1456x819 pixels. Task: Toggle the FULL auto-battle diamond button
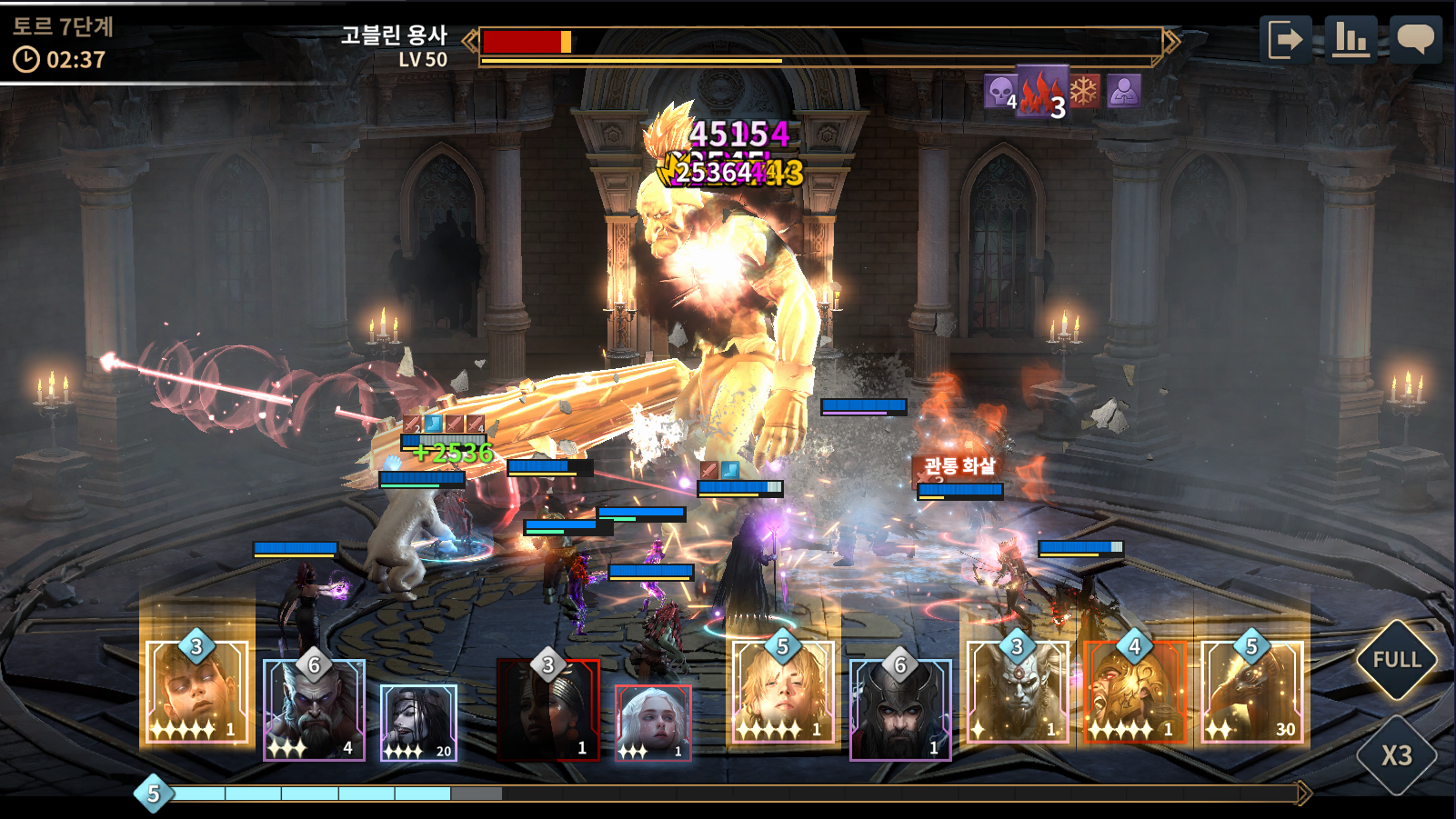point(1396,660)
